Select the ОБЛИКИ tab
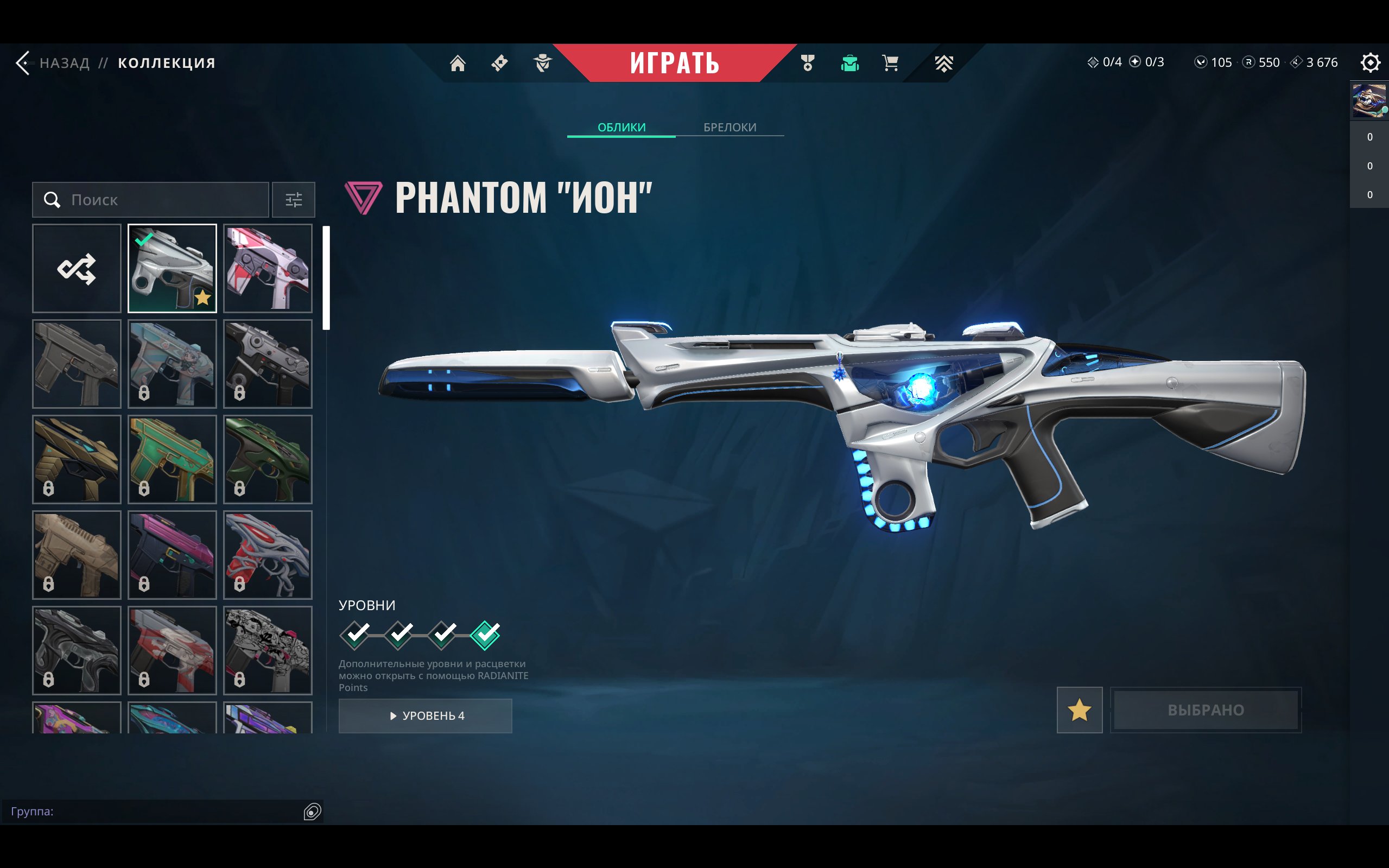1389x868 pixels. 621,128
